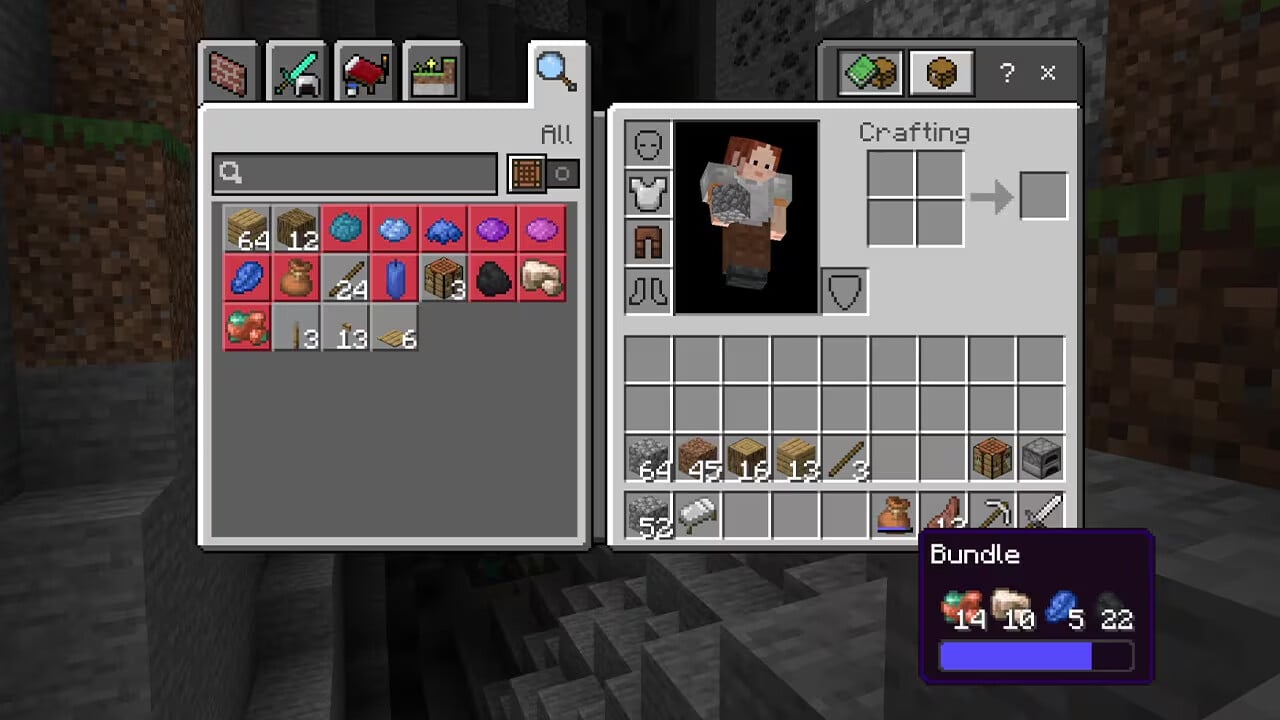Select the Search recipes tab with the magnifying glass

(x=556, y=68)
